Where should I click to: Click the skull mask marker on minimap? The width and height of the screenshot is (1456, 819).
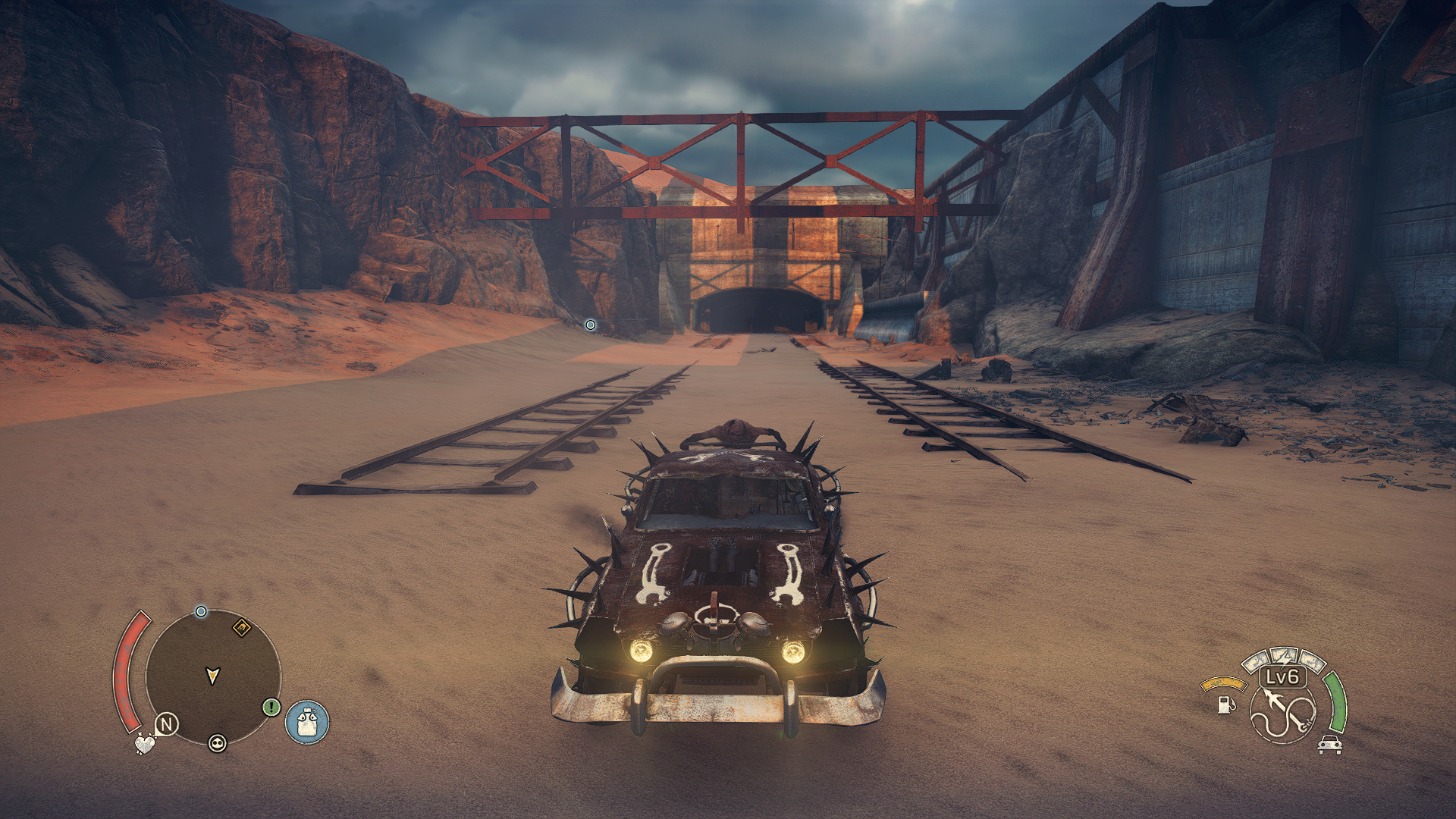[217, 743]
